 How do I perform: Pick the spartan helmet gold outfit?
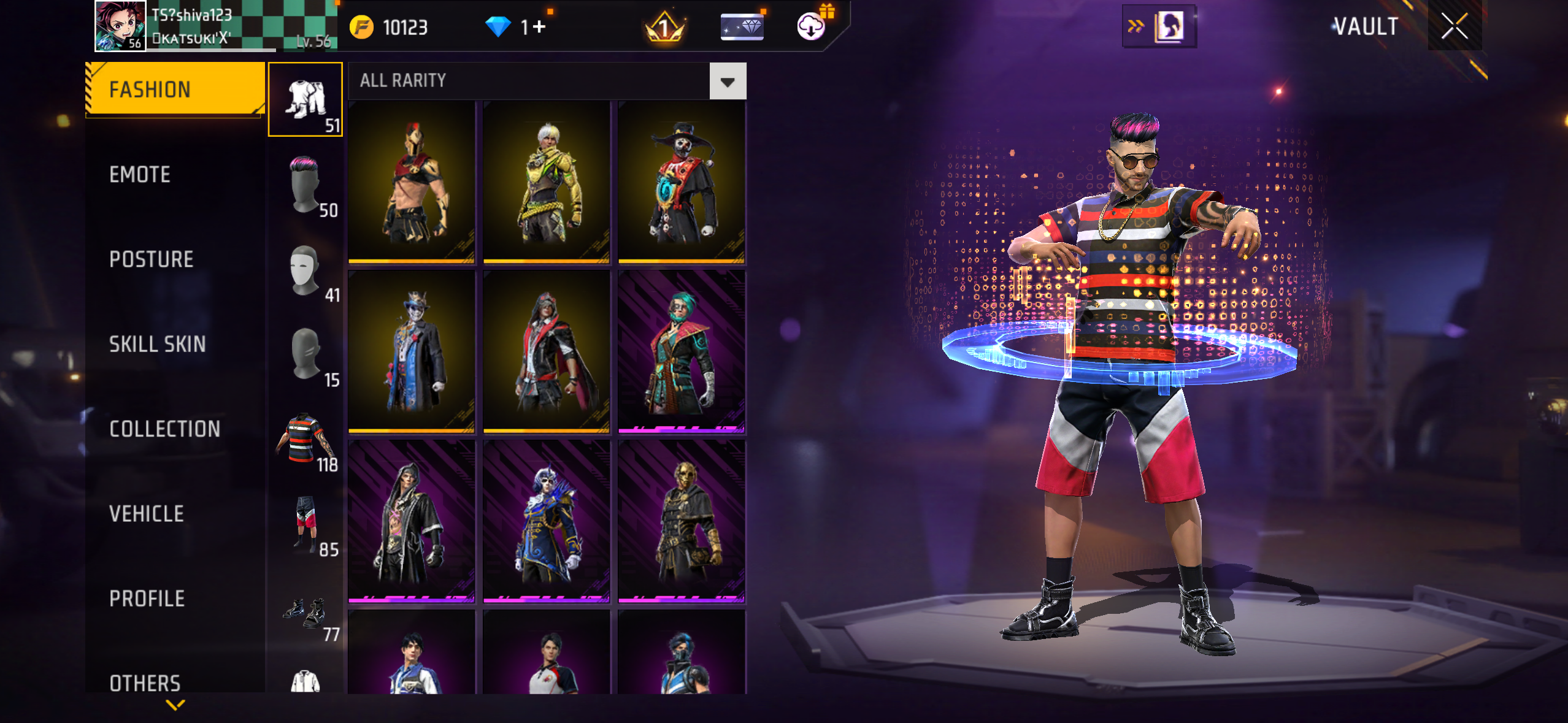click(412, 182)
